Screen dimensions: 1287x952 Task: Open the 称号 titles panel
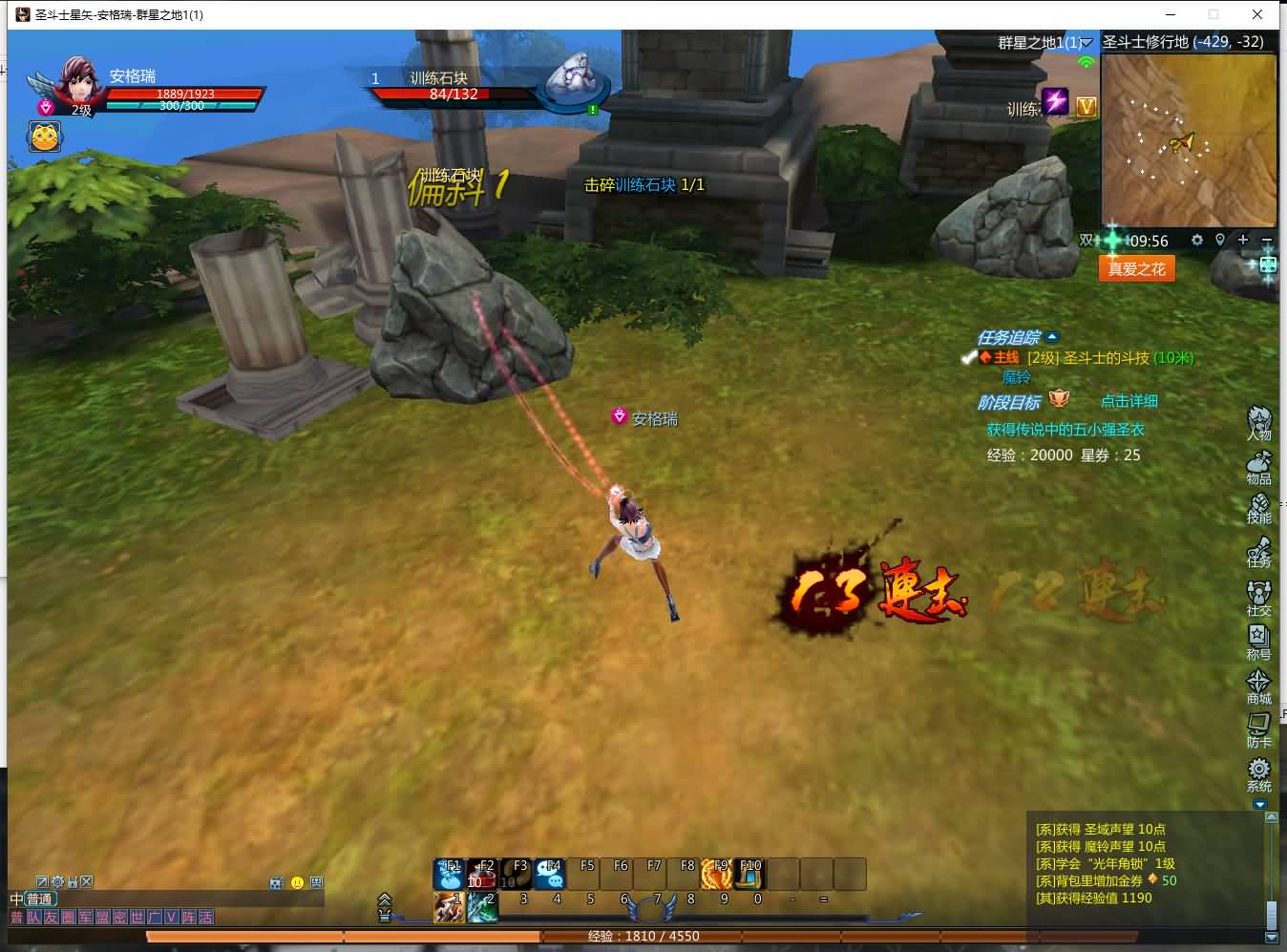(1258, 641)
